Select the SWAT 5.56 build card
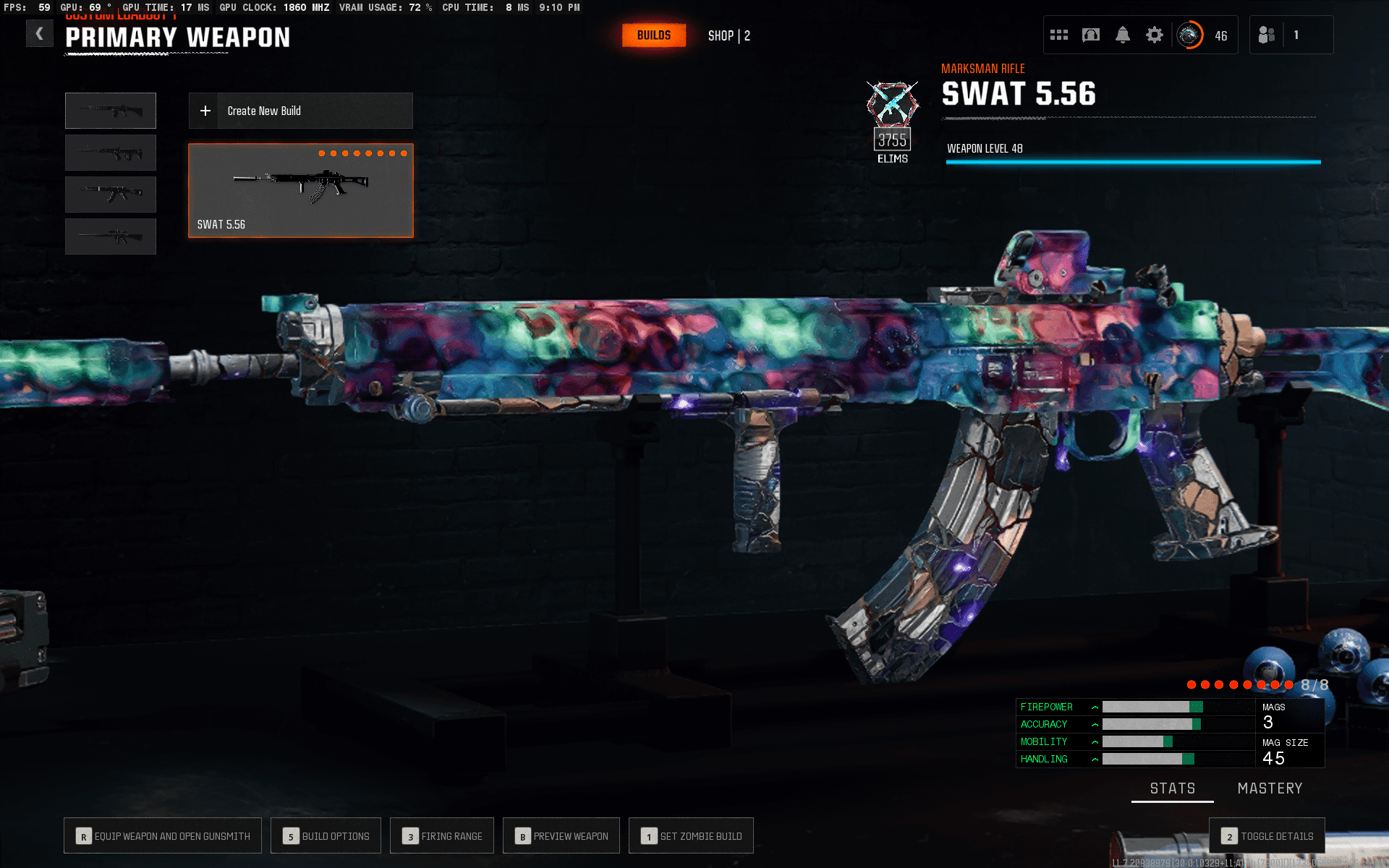Viewport: 1389px width, 868px height. (x=300, y=190)
